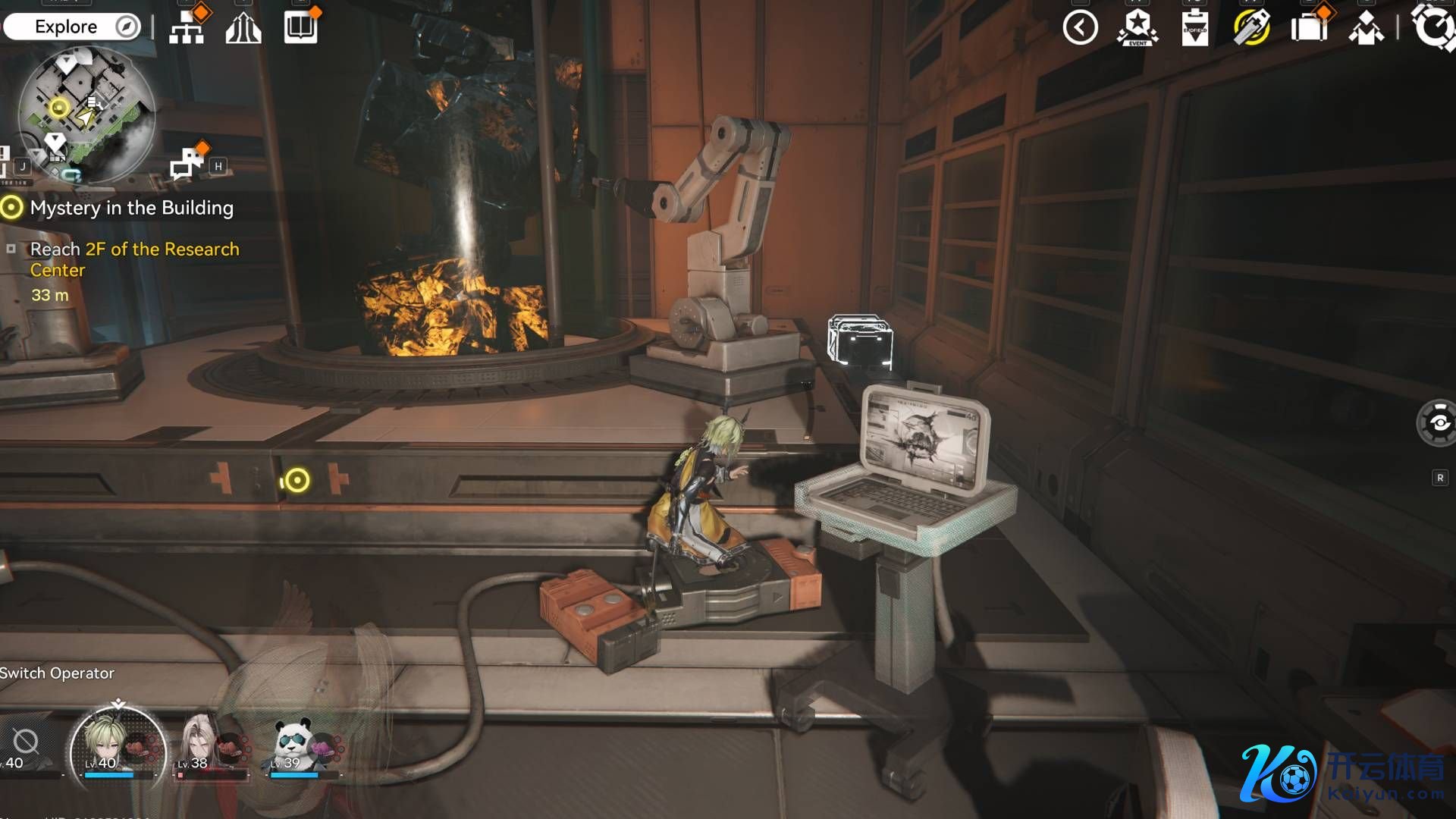Open the circular minimap
This screenshot has width=1456, height=819.
click(x=86, y=114)
